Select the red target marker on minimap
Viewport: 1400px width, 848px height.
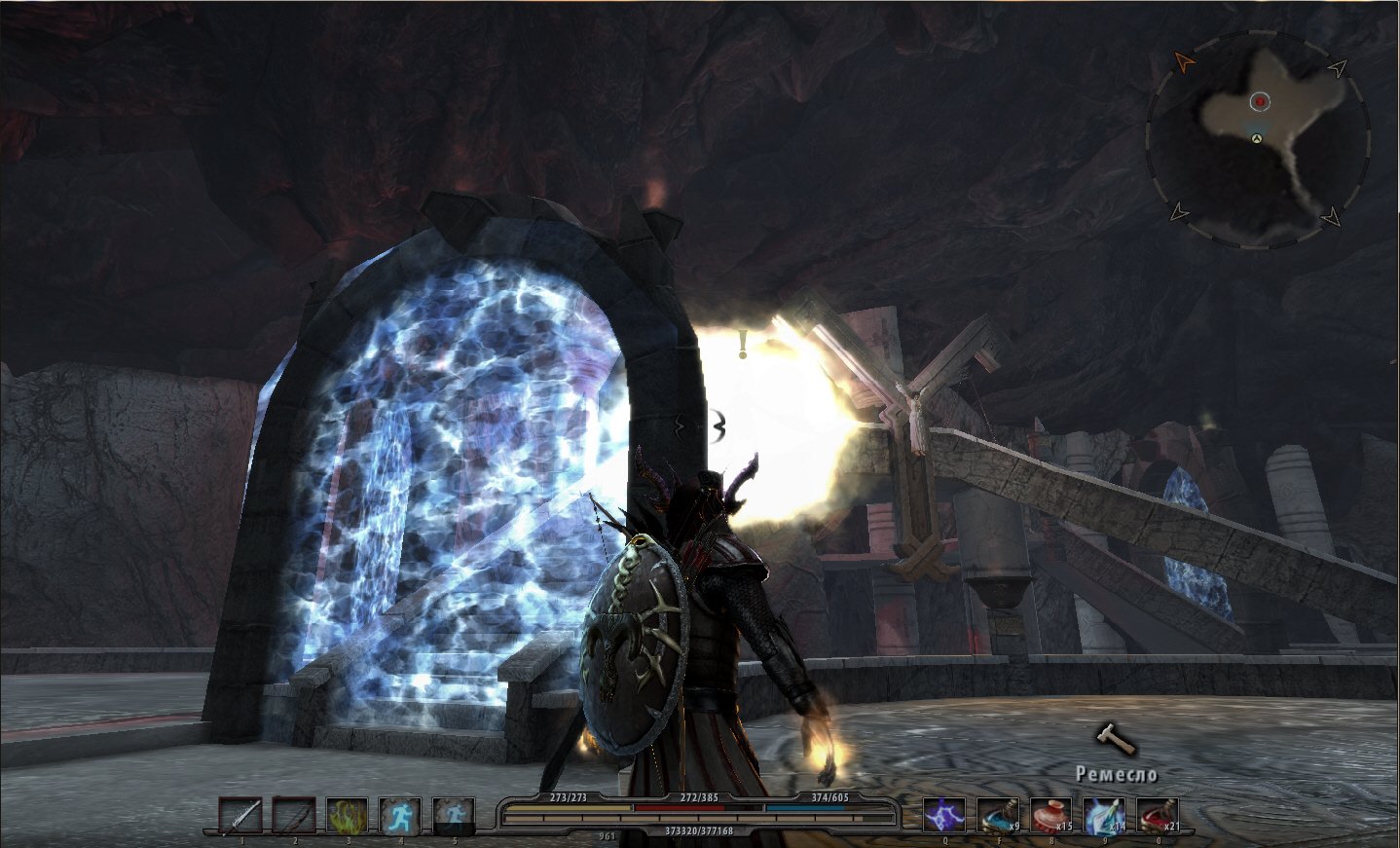pos(1261,101)
